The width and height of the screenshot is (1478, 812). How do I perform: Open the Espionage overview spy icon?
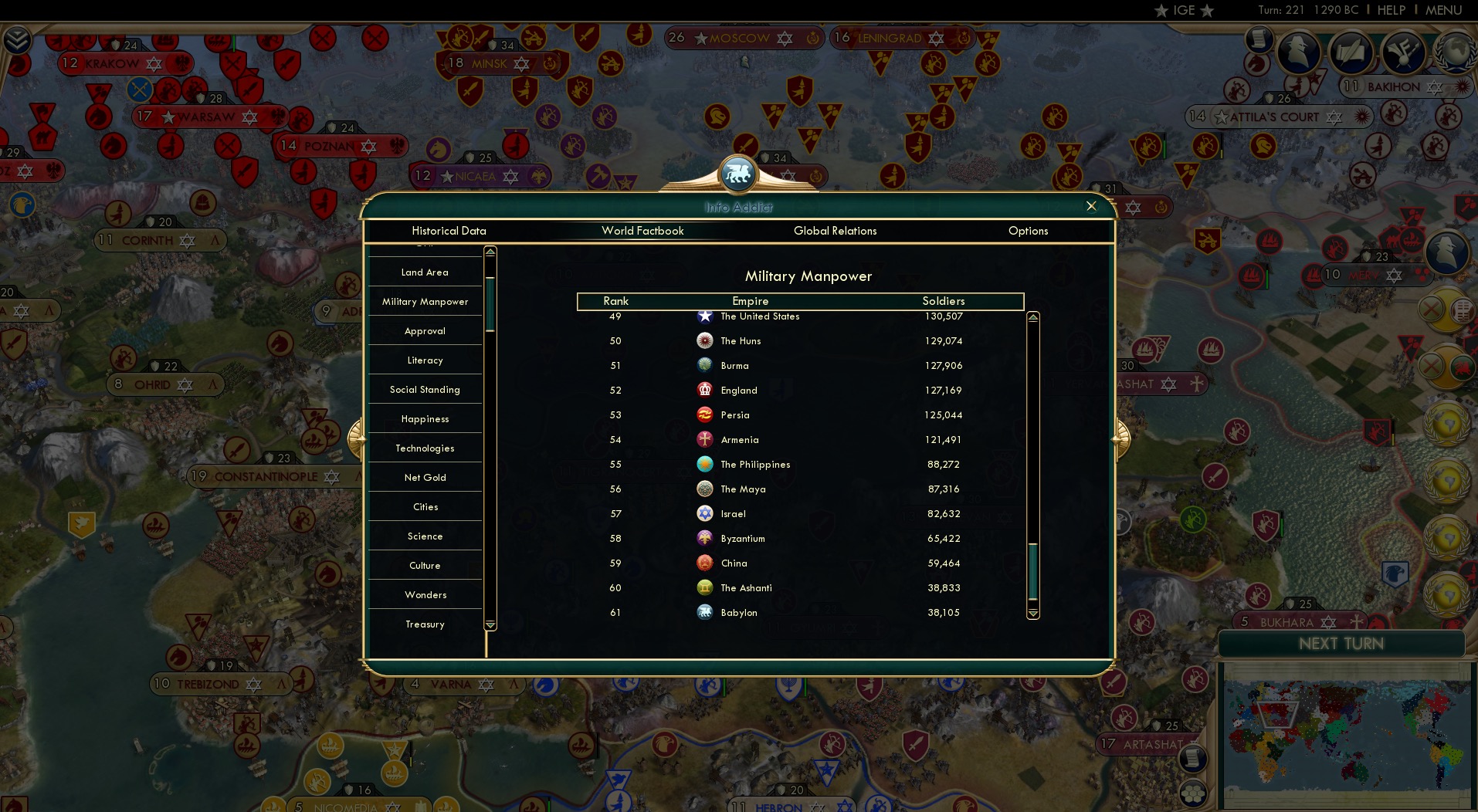click(1299, 52)
